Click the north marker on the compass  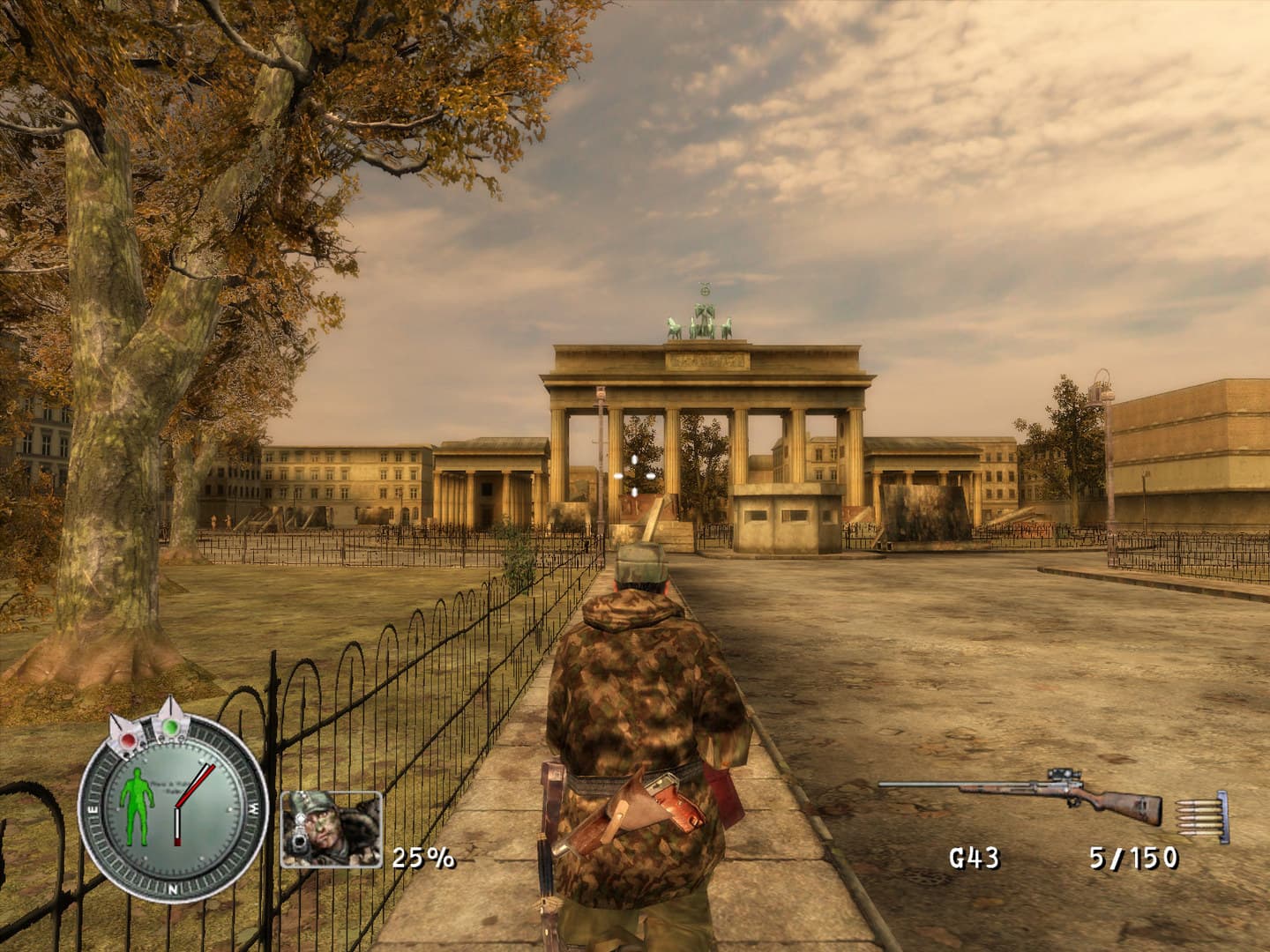click(172, 890)
